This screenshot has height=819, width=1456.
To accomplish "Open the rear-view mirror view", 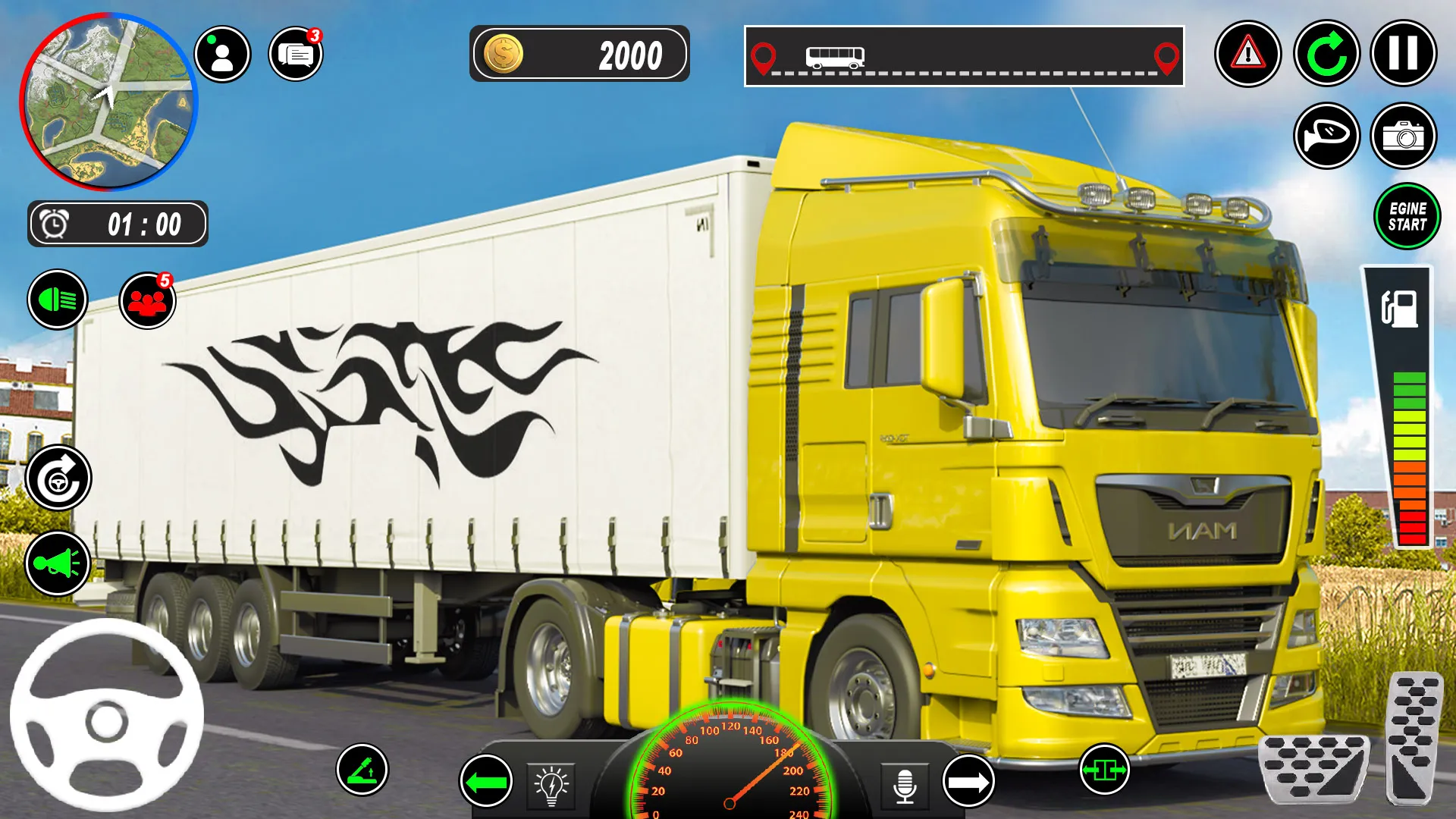I will coord(1326,135).
